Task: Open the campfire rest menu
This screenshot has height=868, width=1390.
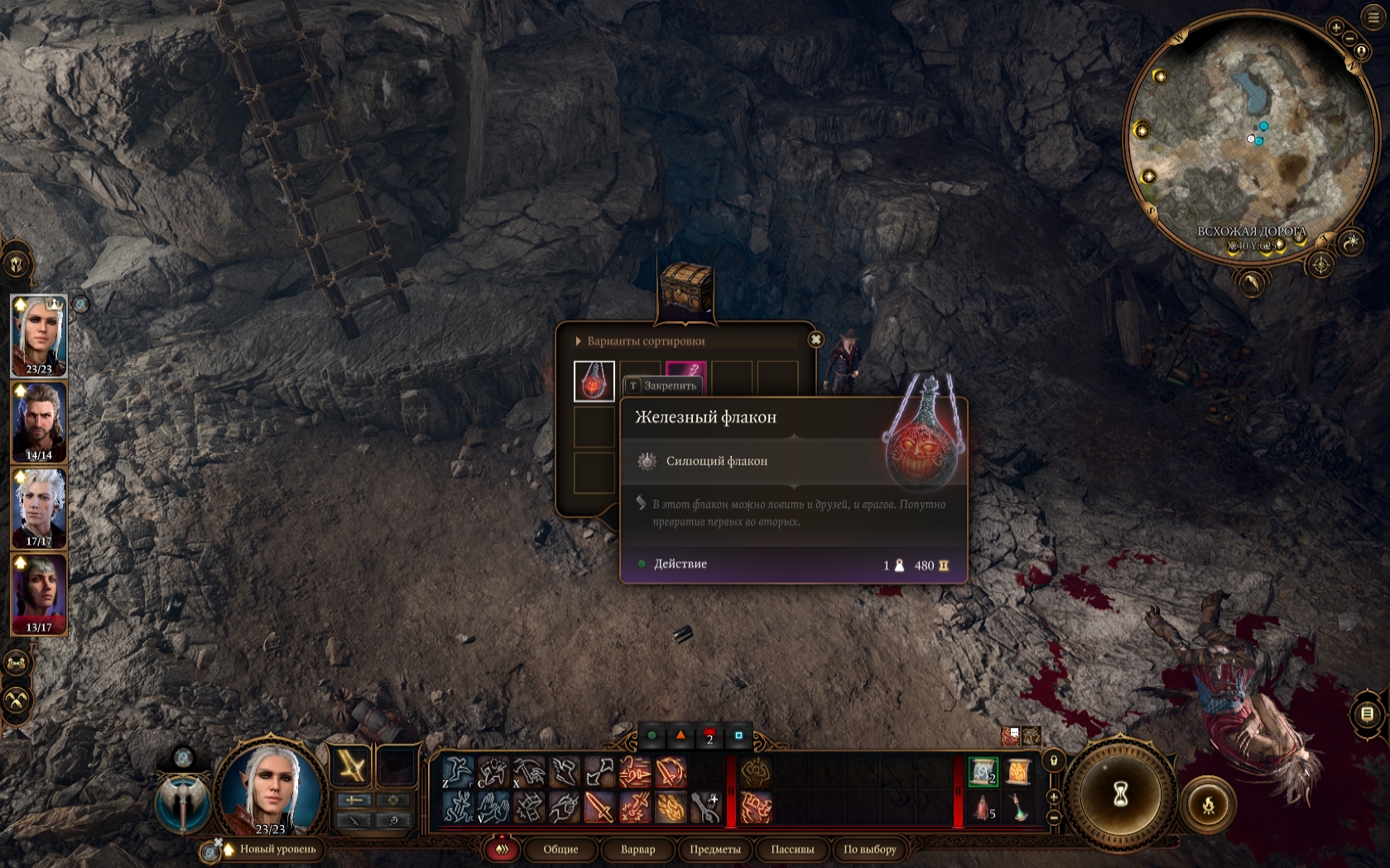Action: coord(1208,804)
